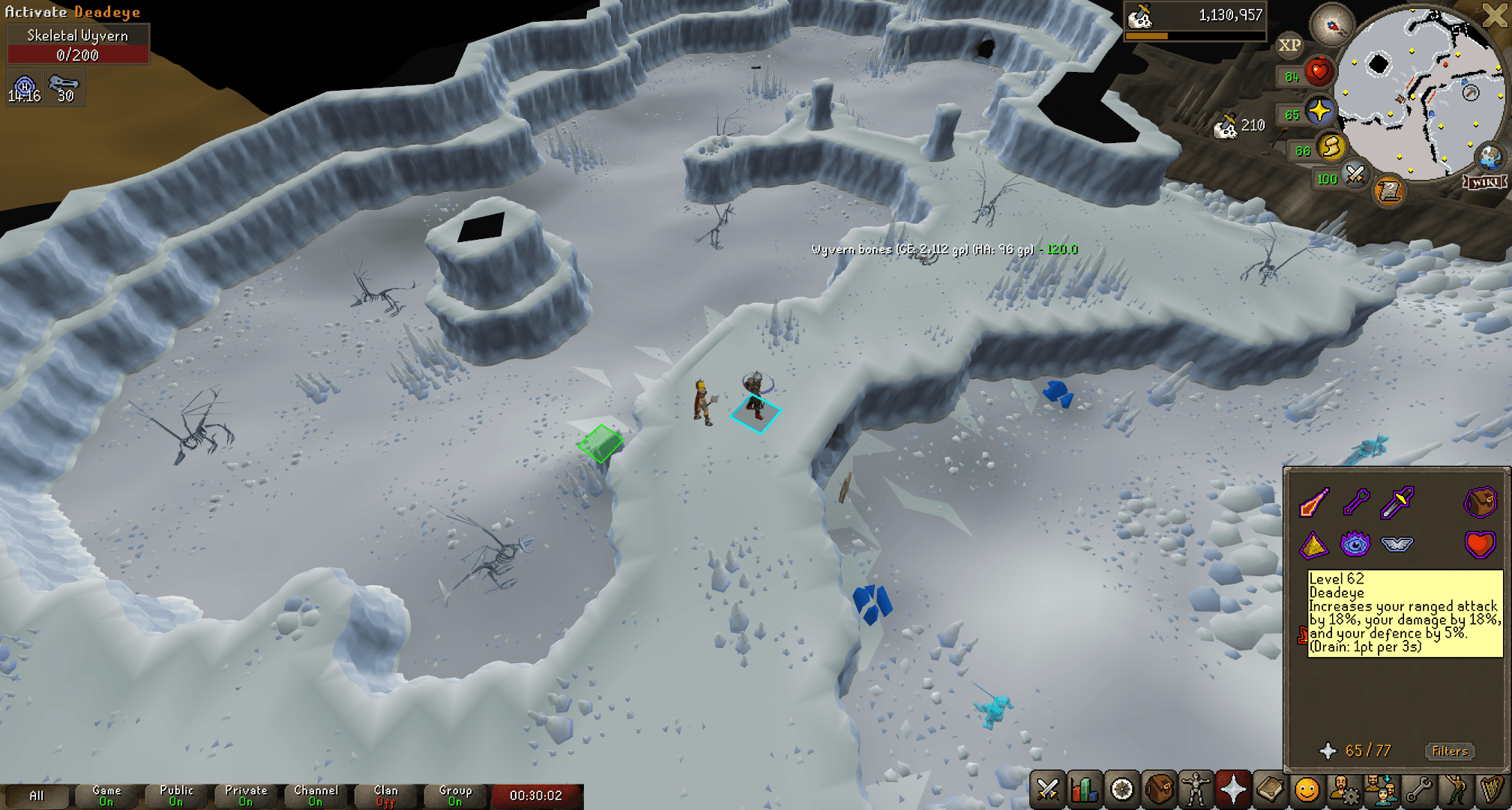
Task: Activate the heart prayer in the prayer panel
Action: click(1479, 545)
